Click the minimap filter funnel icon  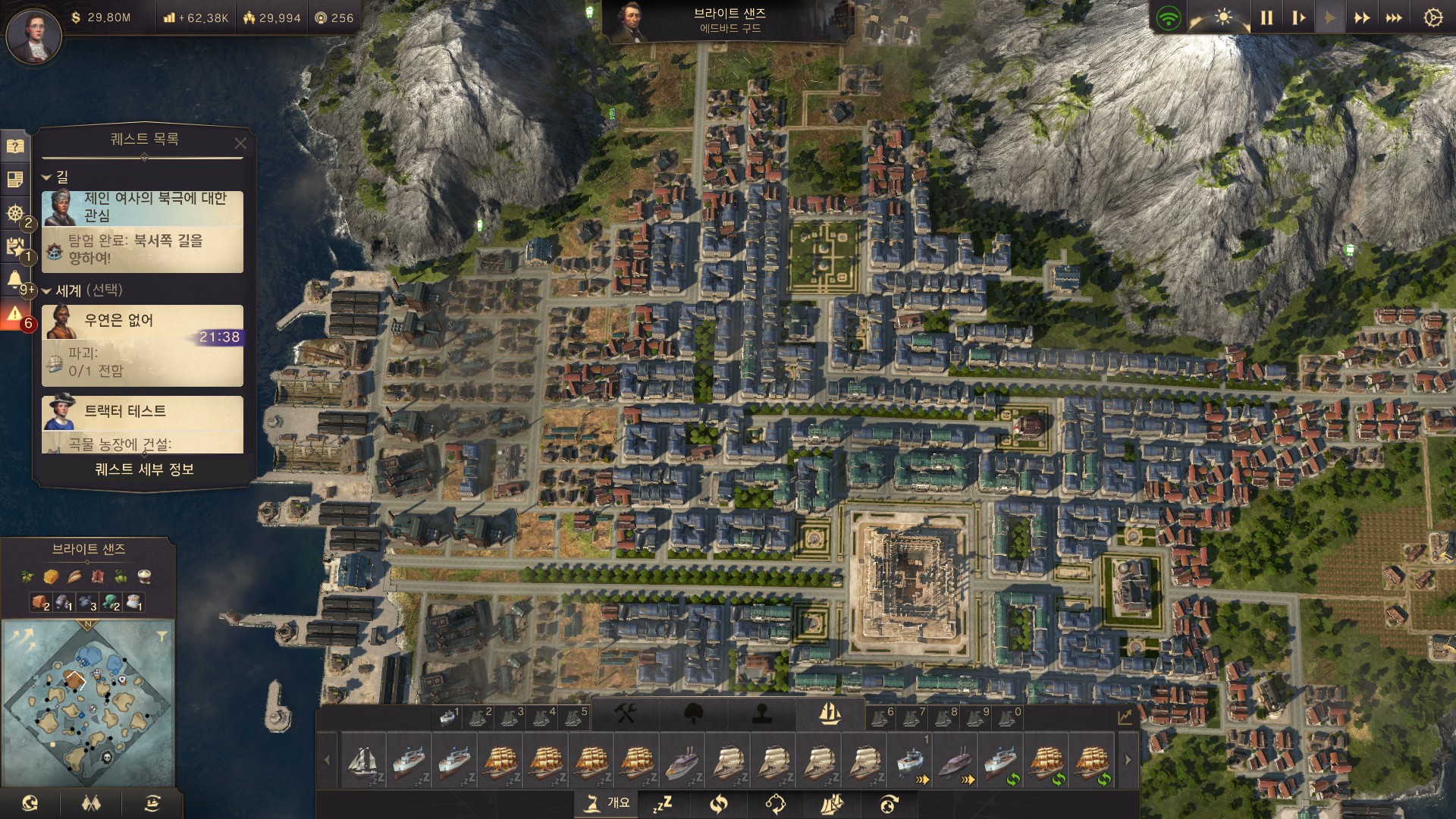[162, 635]
